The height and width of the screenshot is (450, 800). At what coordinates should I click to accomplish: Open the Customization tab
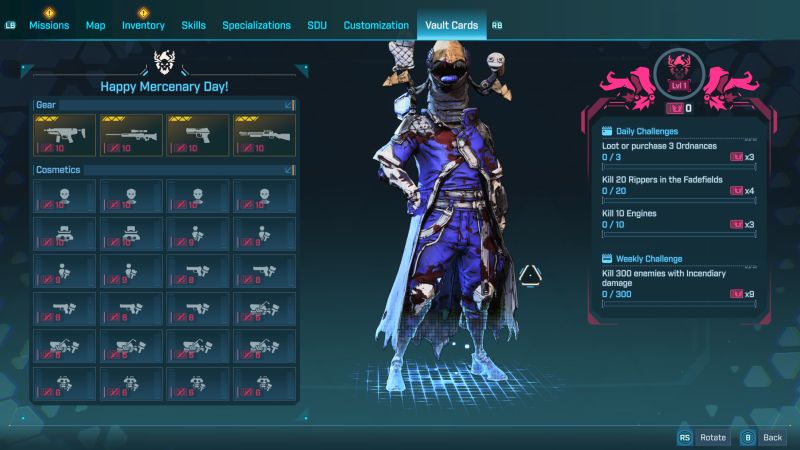(x=376, y=25)
